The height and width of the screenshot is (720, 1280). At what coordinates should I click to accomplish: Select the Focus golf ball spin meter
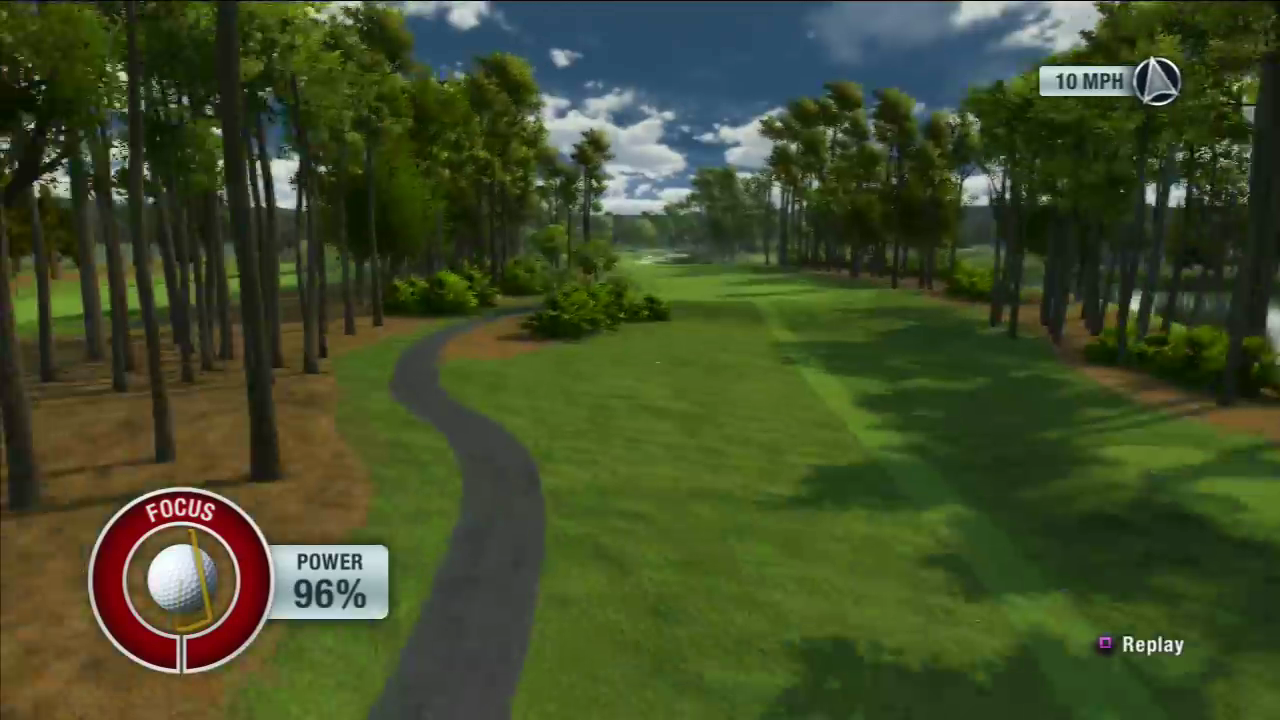pyautogui.click(x=181, y=579)
